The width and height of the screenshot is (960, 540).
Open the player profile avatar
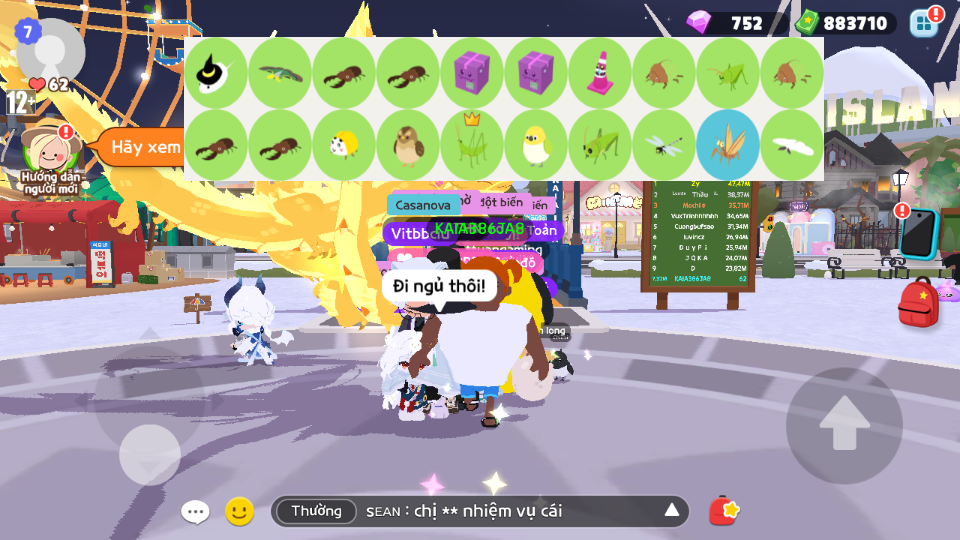pos(50,47)
